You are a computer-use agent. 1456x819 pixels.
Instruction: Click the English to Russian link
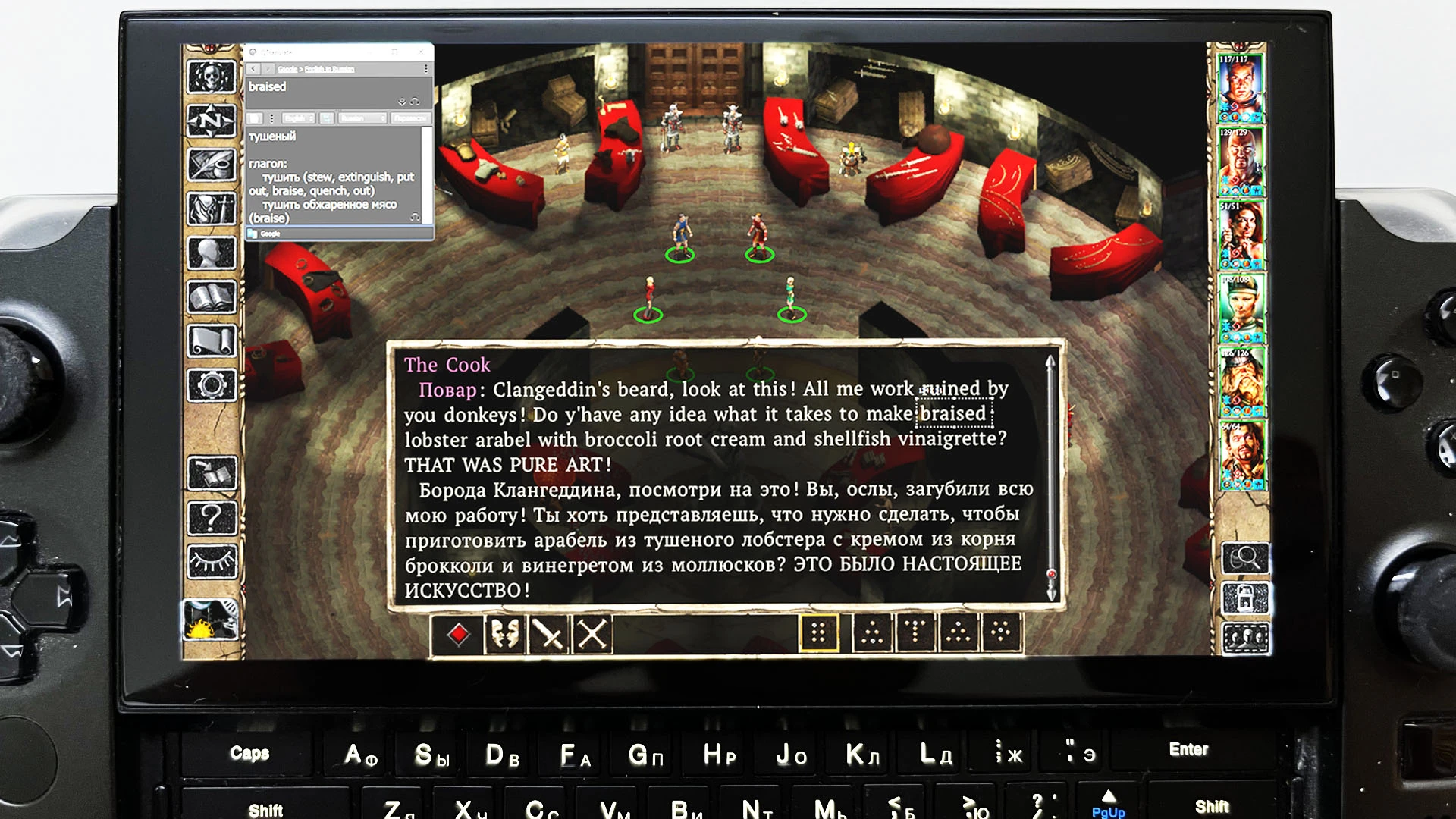(329, 69)
